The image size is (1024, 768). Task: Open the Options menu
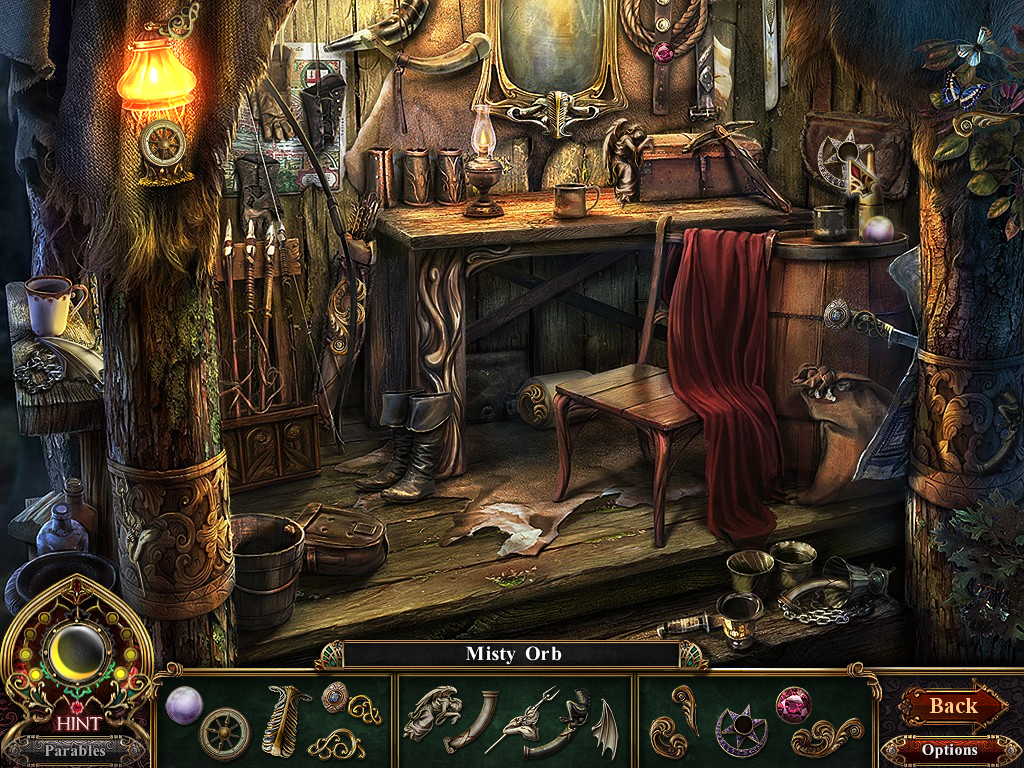pyautogui.click(x=949, y=749)
